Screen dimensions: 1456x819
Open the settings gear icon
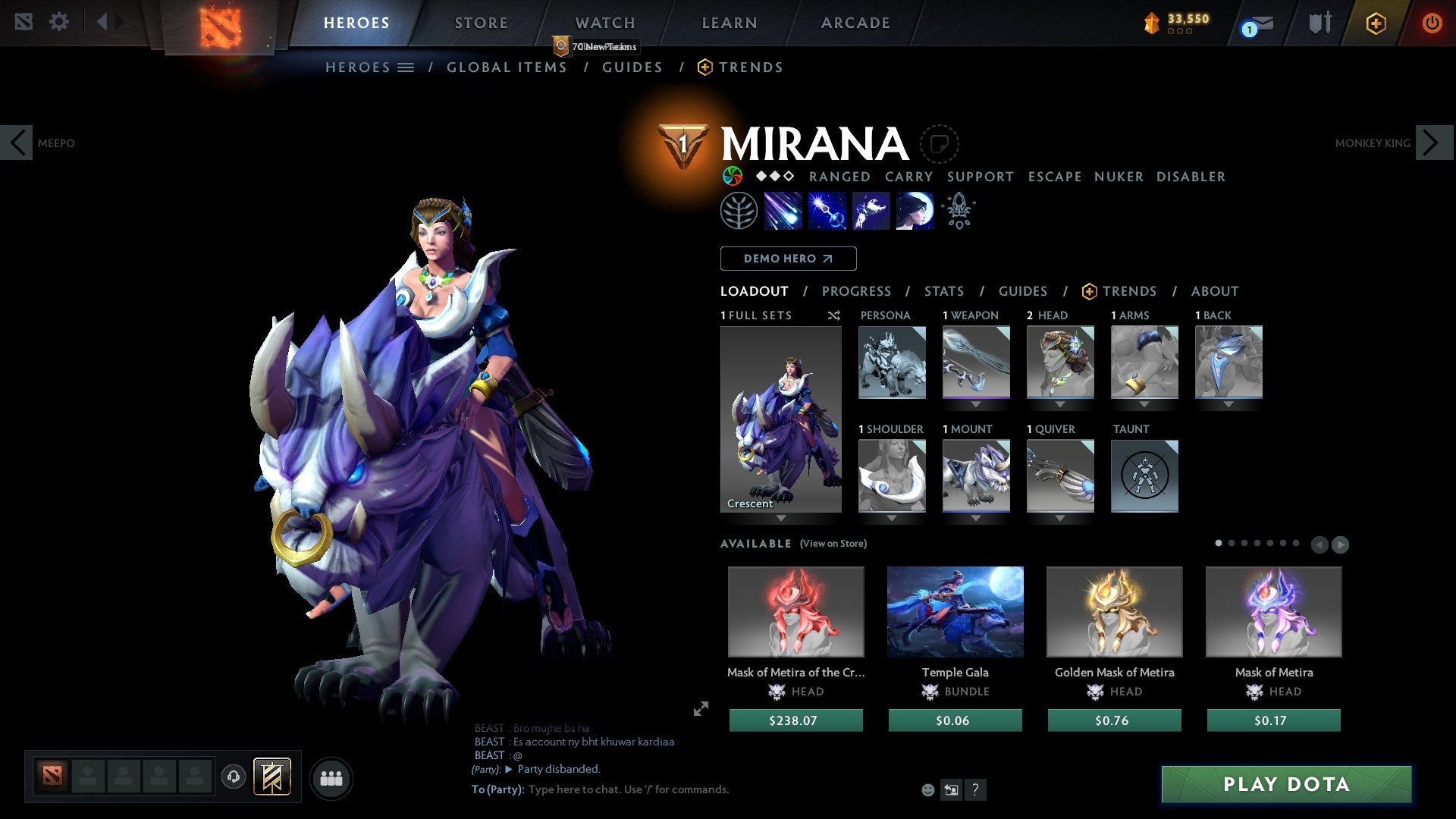point(58,22)
